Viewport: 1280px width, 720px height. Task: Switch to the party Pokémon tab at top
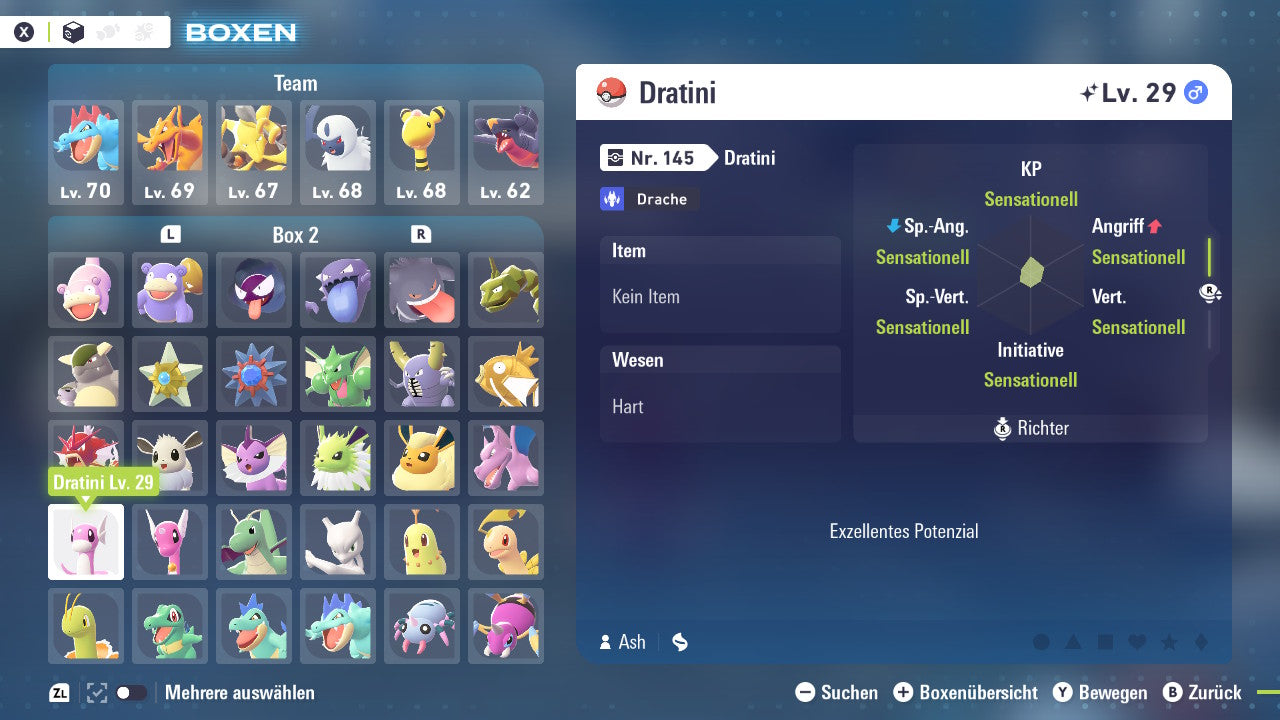coord(107,31)
